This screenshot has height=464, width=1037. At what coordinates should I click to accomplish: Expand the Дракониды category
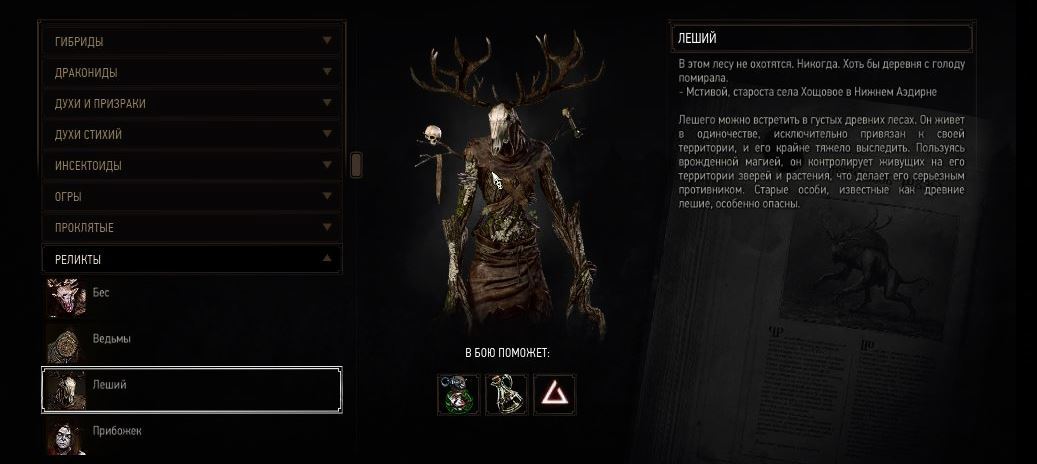[x=190, y=73]
